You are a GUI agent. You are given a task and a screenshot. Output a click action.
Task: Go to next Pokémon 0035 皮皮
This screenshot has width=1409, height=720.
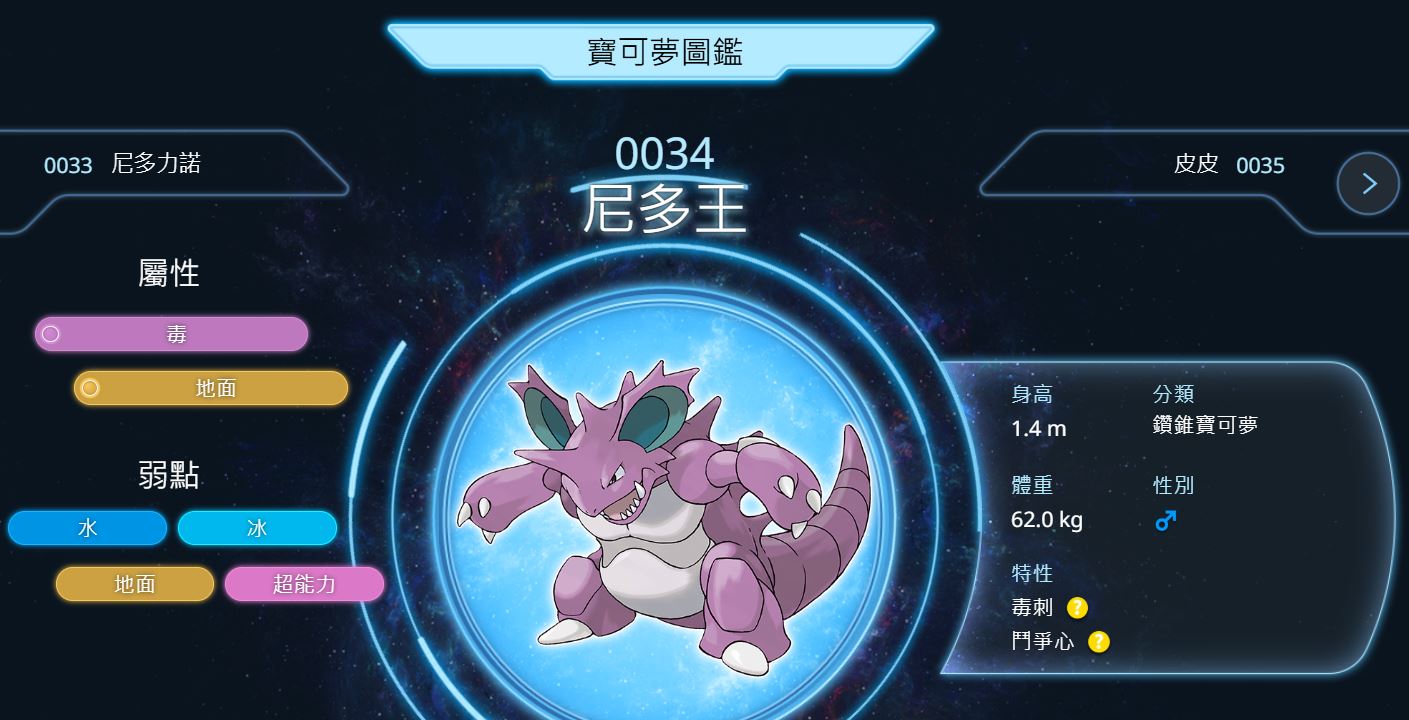click(1229, 165)
